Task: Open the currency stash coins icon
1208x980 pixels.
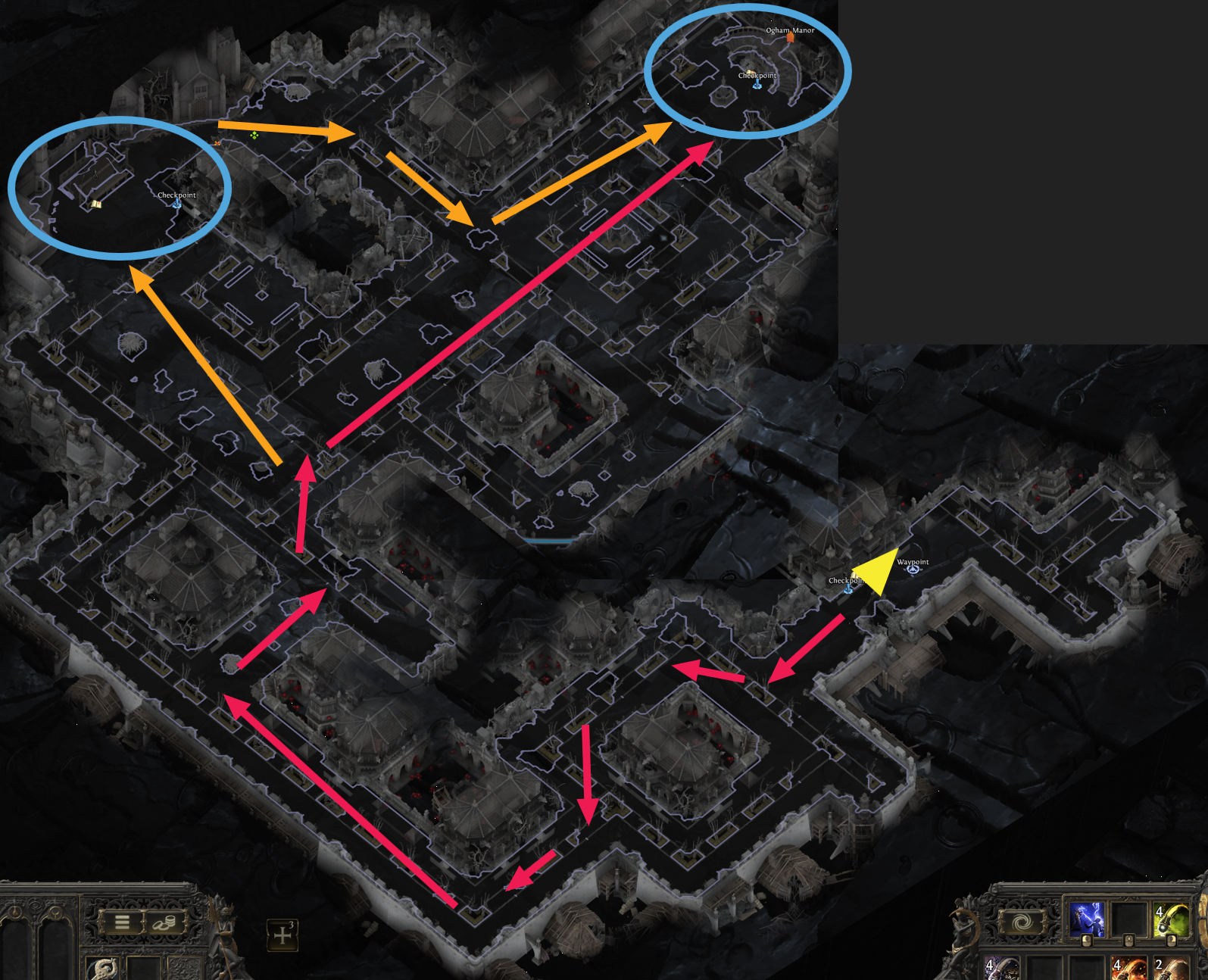Action: click(164, 923)
